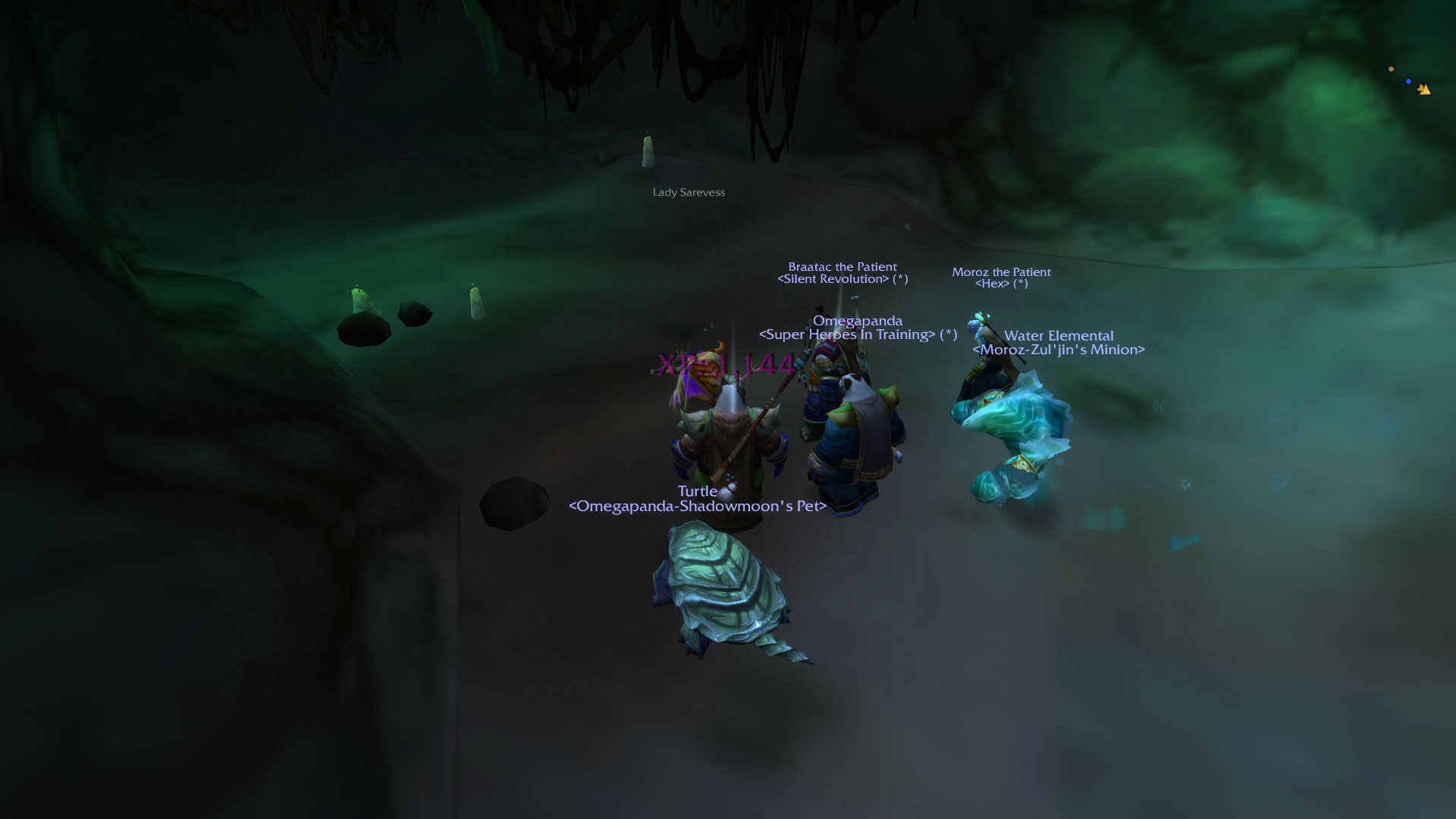Screen dimensions: 1456x819
Task: Click the blue party dot on the minimap
Action: pyautogui.click(x=1408, y=81)
